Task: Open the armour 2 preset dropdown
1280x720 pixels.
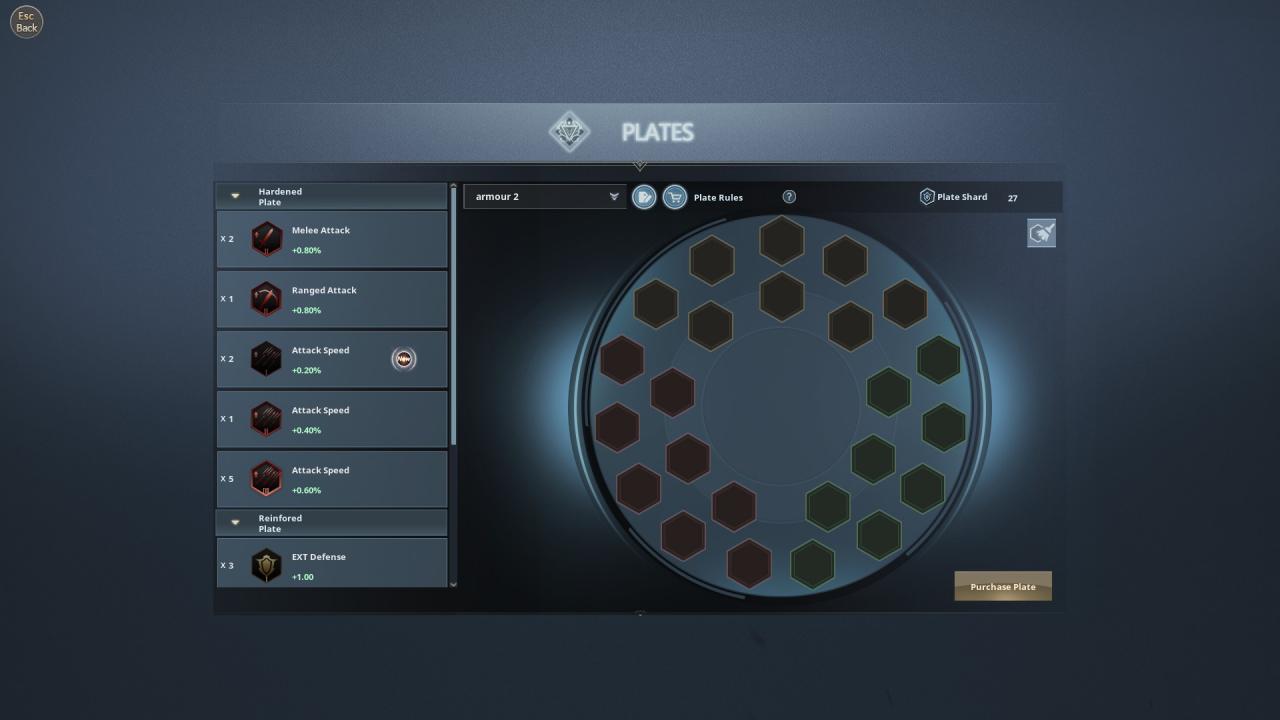Action: tap(544, 197)
